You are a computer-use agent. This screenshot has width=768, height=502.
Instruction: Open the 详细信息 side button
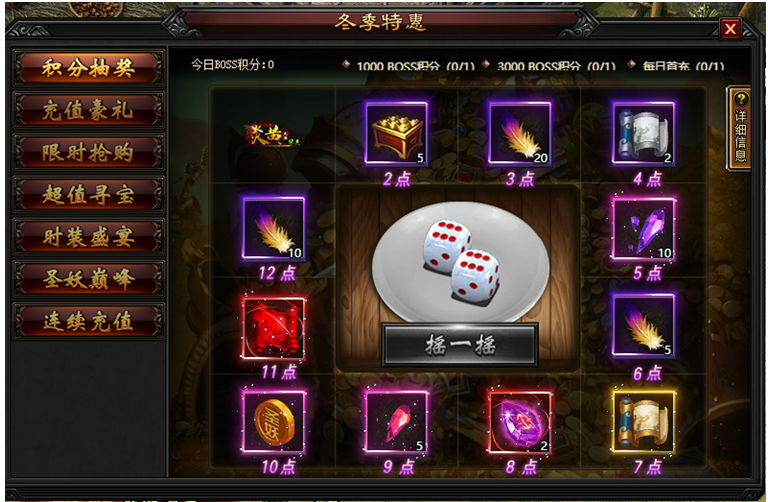coord(740,128)
